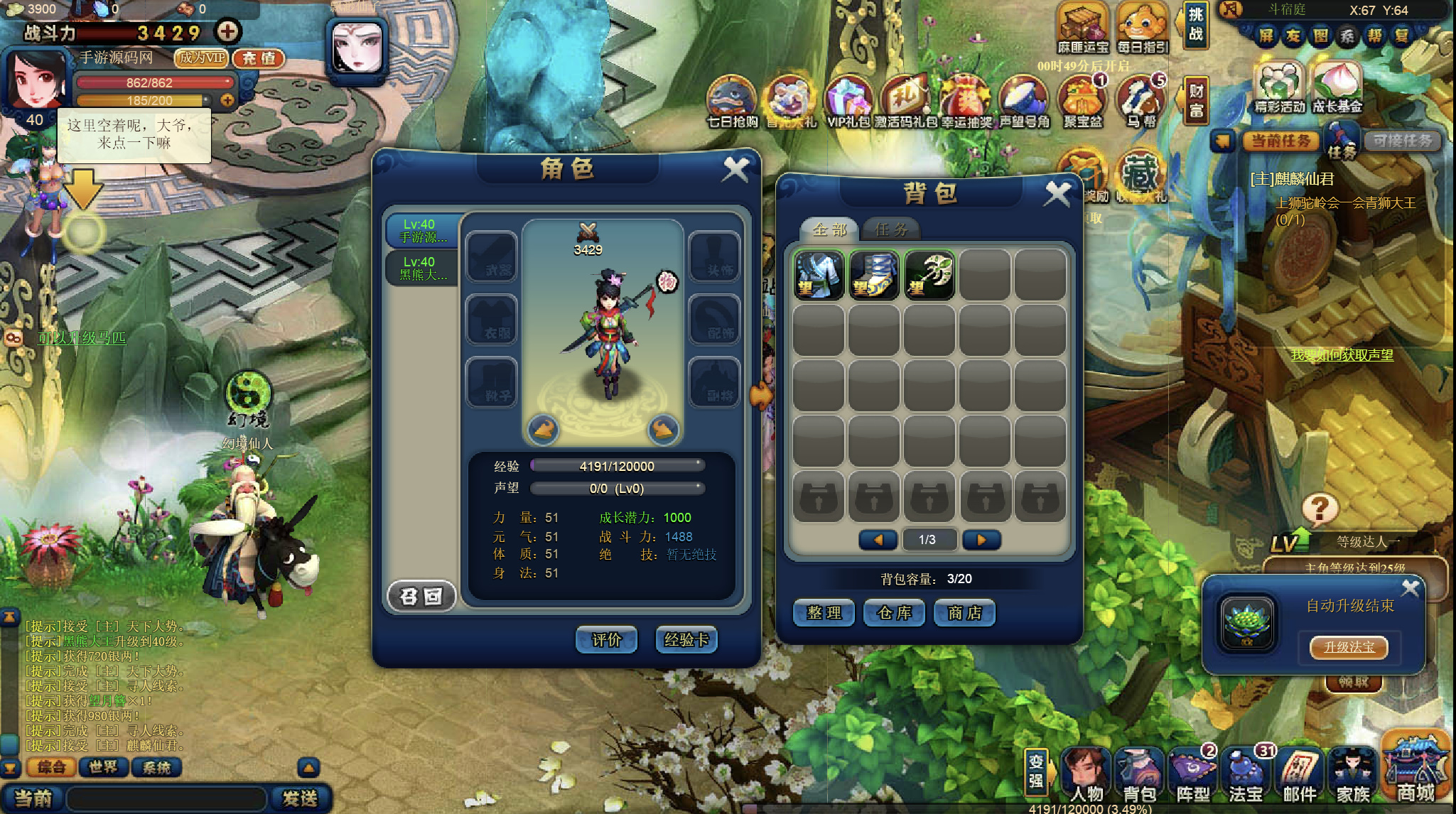1456x814 pixels.
Task: Open the 商店 shop from backpack
Action: point(964,613)
